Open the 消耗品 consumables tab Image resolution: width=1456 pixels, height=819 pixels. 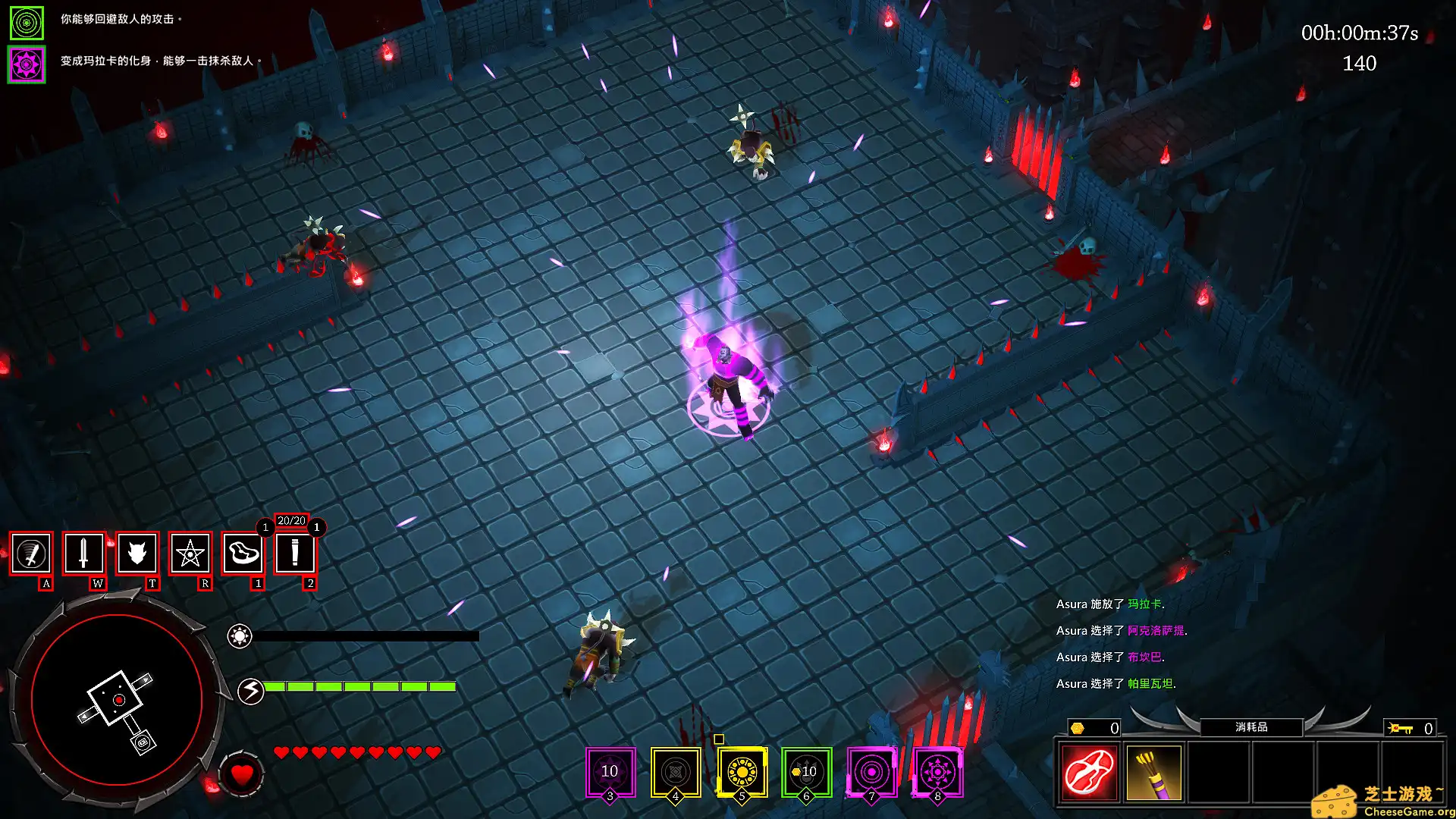point(1251,726)
